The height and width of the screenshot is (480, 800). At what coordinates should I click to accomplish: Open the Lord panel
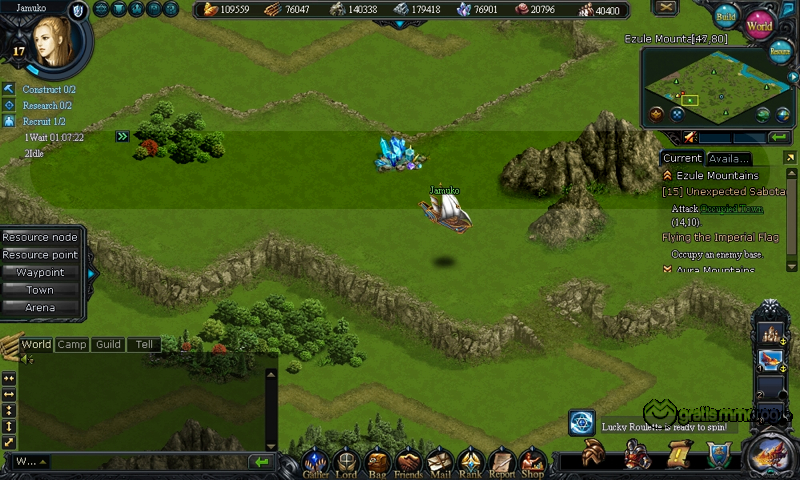346,462
